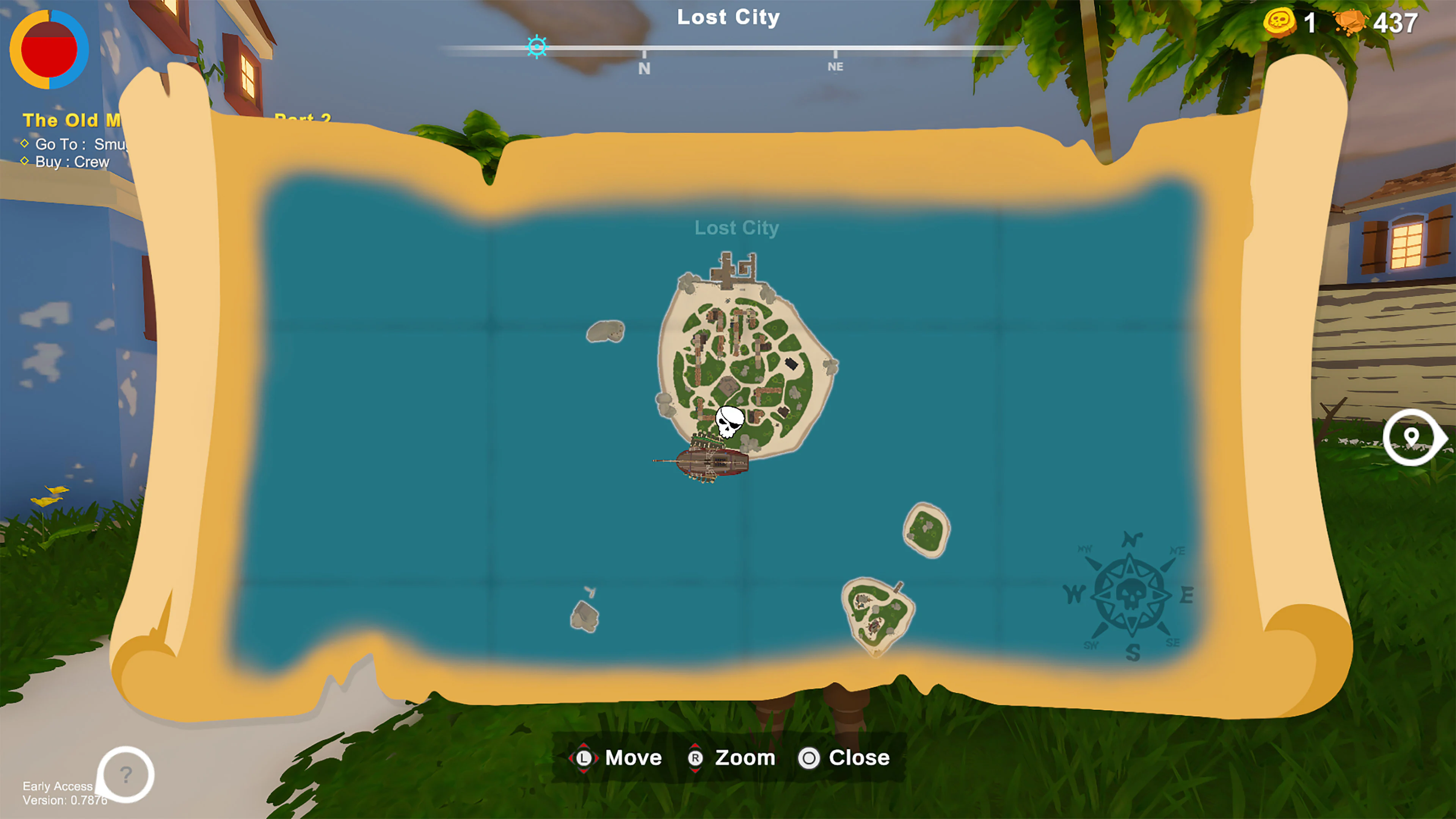Open the question mark help bubble
Screen dimensions: 1456x819
pos(126,774)
